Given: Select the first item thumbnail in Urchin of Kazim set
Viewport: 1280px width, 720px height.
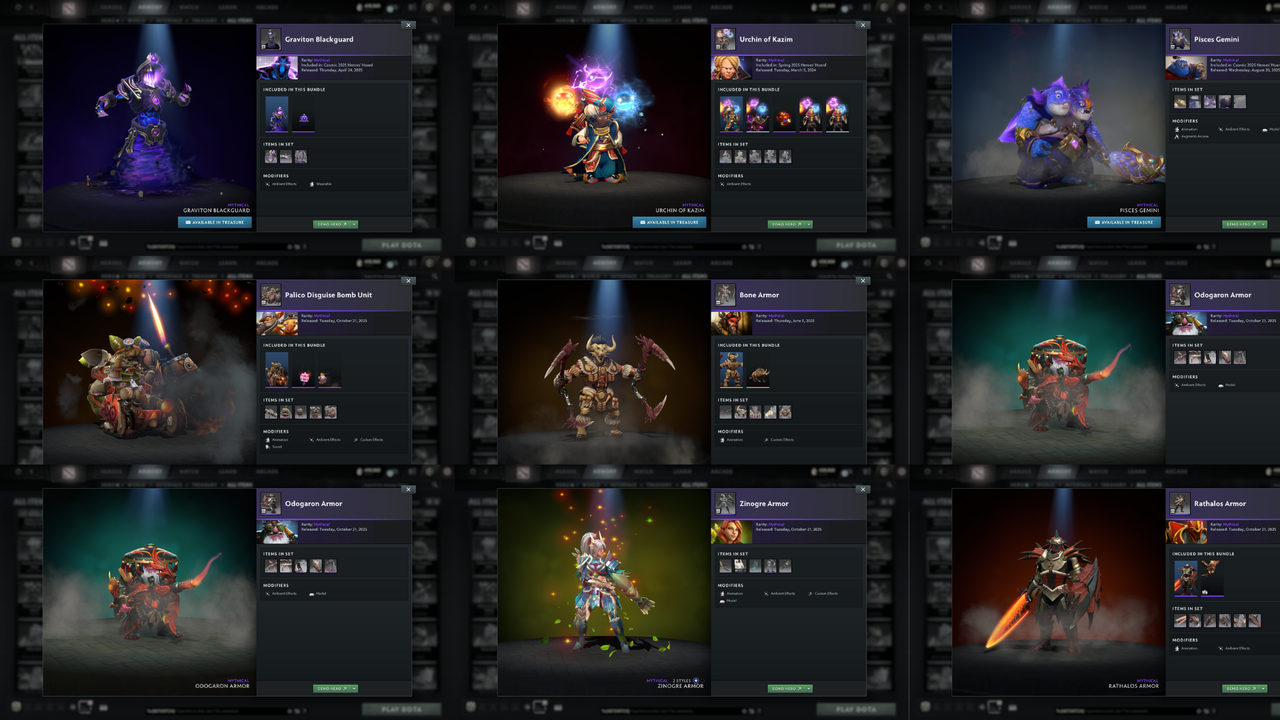Looking at the screenshot, I should (x=725, y=157).
